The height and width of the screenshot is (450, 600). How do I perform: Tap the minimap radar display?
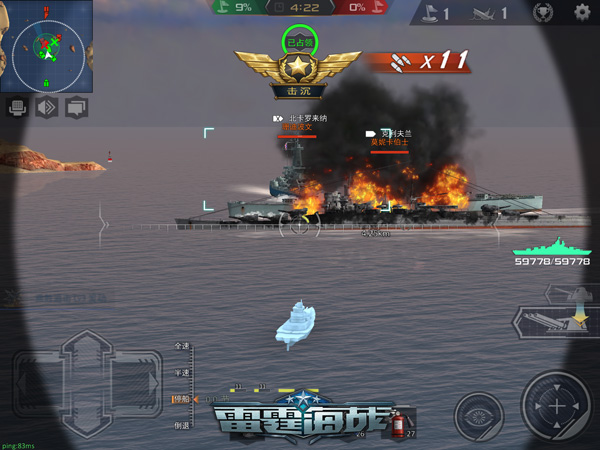tap(46, 45)
